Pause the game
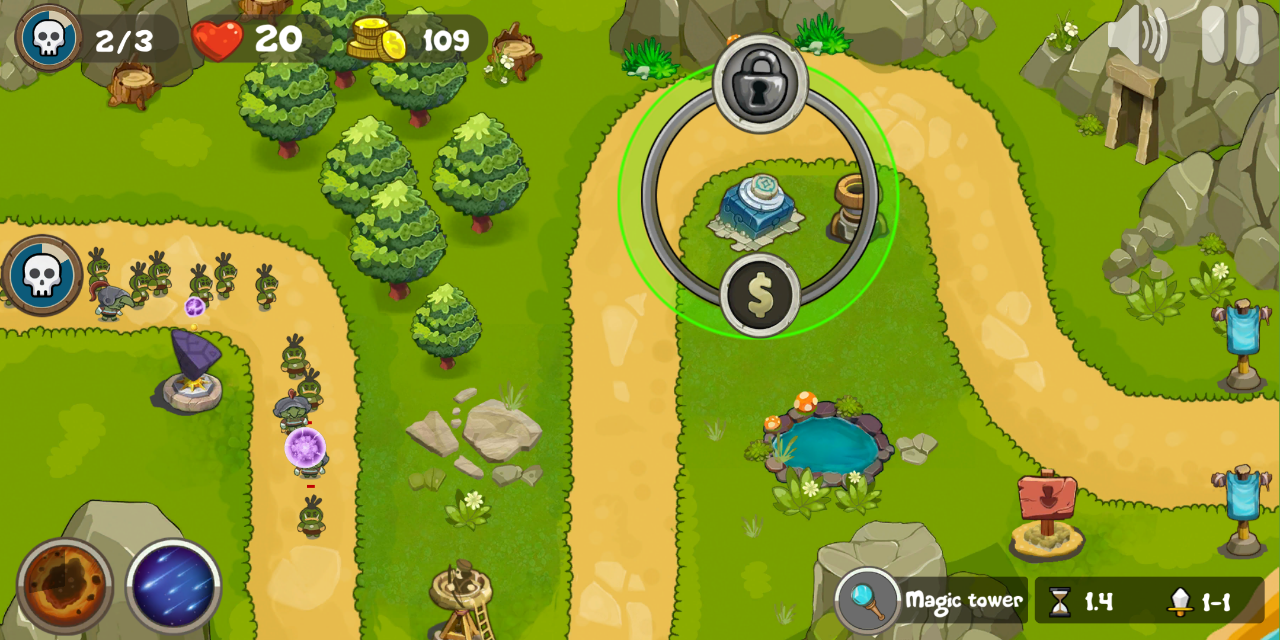1280x640 pixels. click(1230, 35)
